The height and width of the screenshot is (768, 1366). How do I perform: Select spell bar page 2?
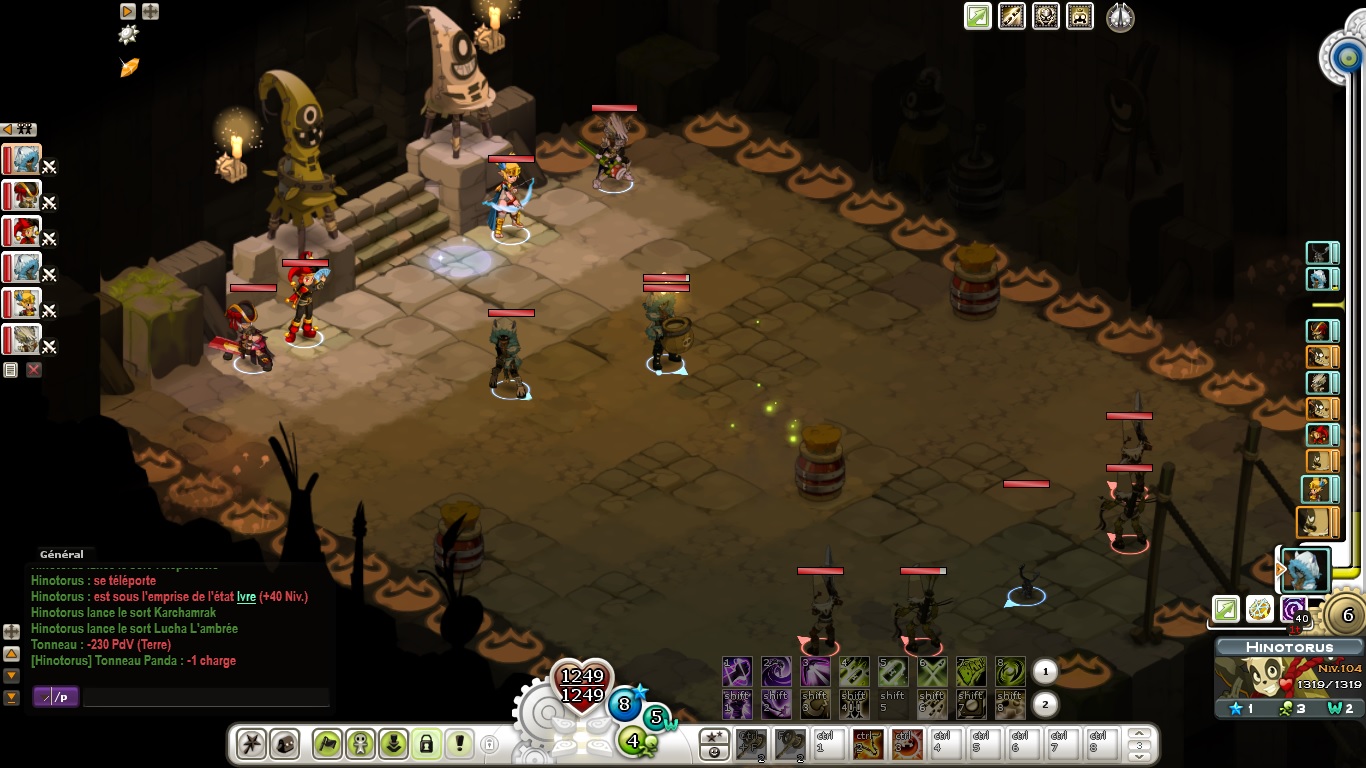click(x=1044, y=704)
